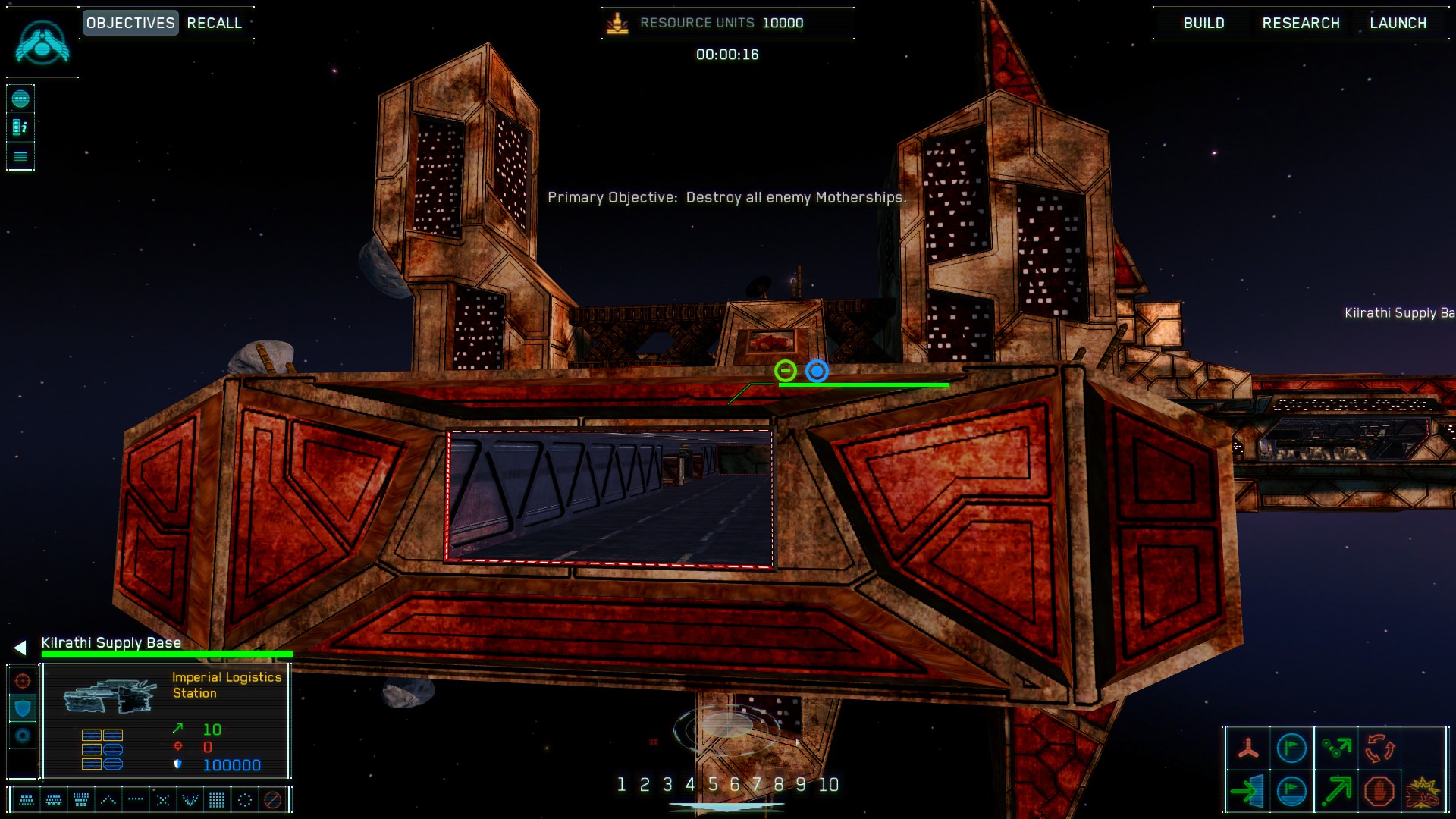Open the Launch menu

[1398, 23]
